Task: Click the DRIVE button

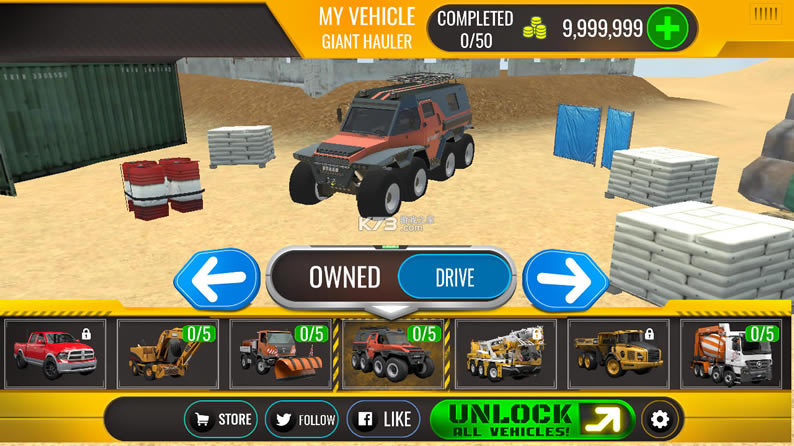Action: (x=454, y=277)
